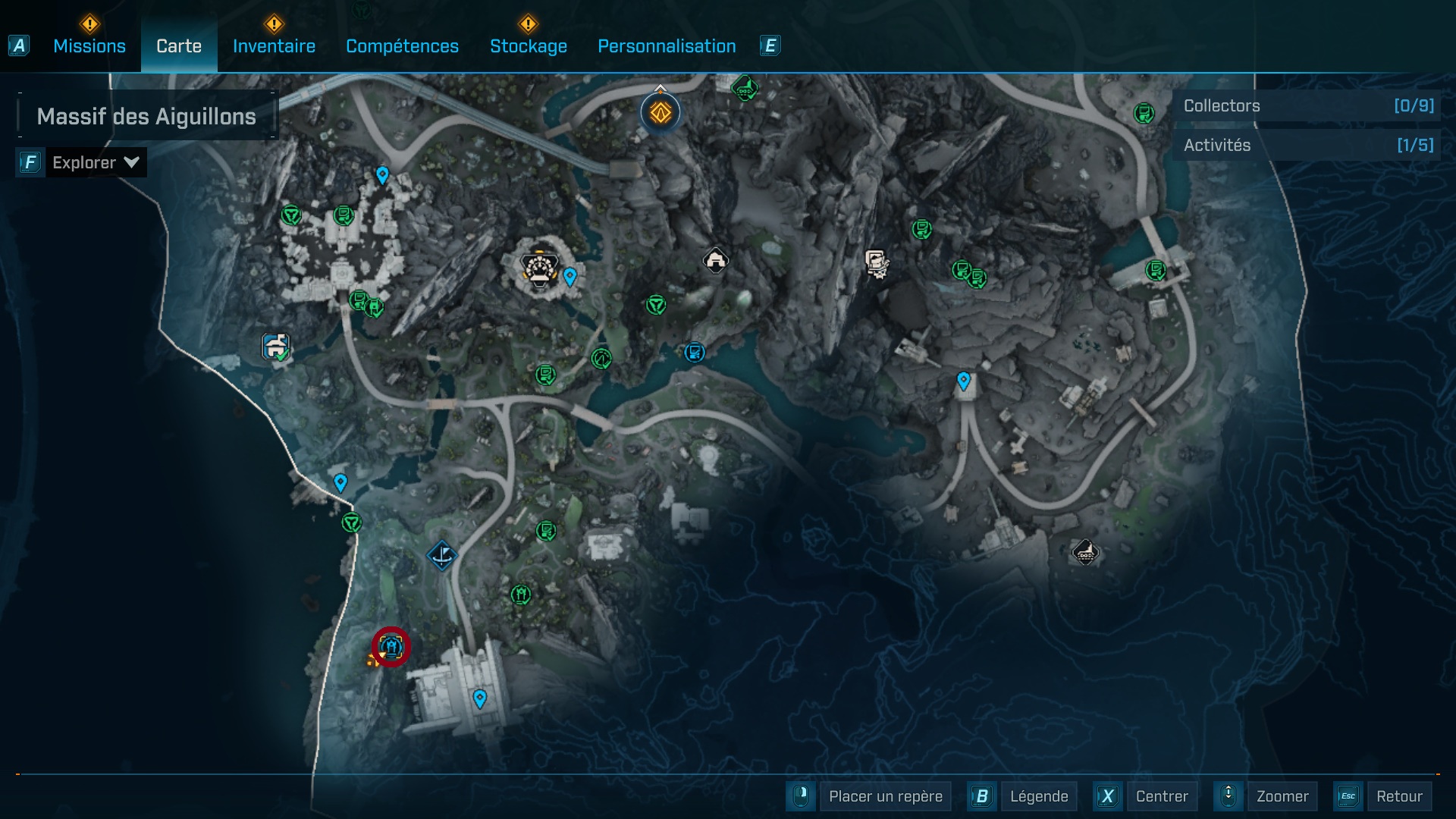Select the blue anchor diamond marker

pyautogui.click(x=442, y=555)
